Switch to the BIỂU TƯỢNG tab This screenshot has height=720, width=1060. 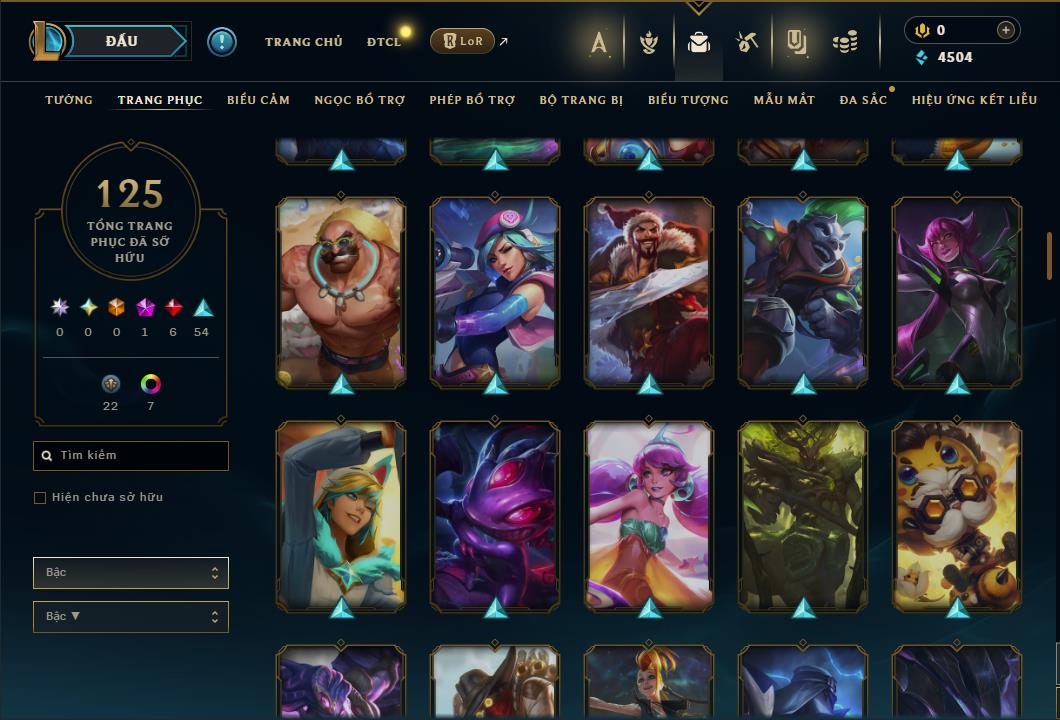point(688,100)
